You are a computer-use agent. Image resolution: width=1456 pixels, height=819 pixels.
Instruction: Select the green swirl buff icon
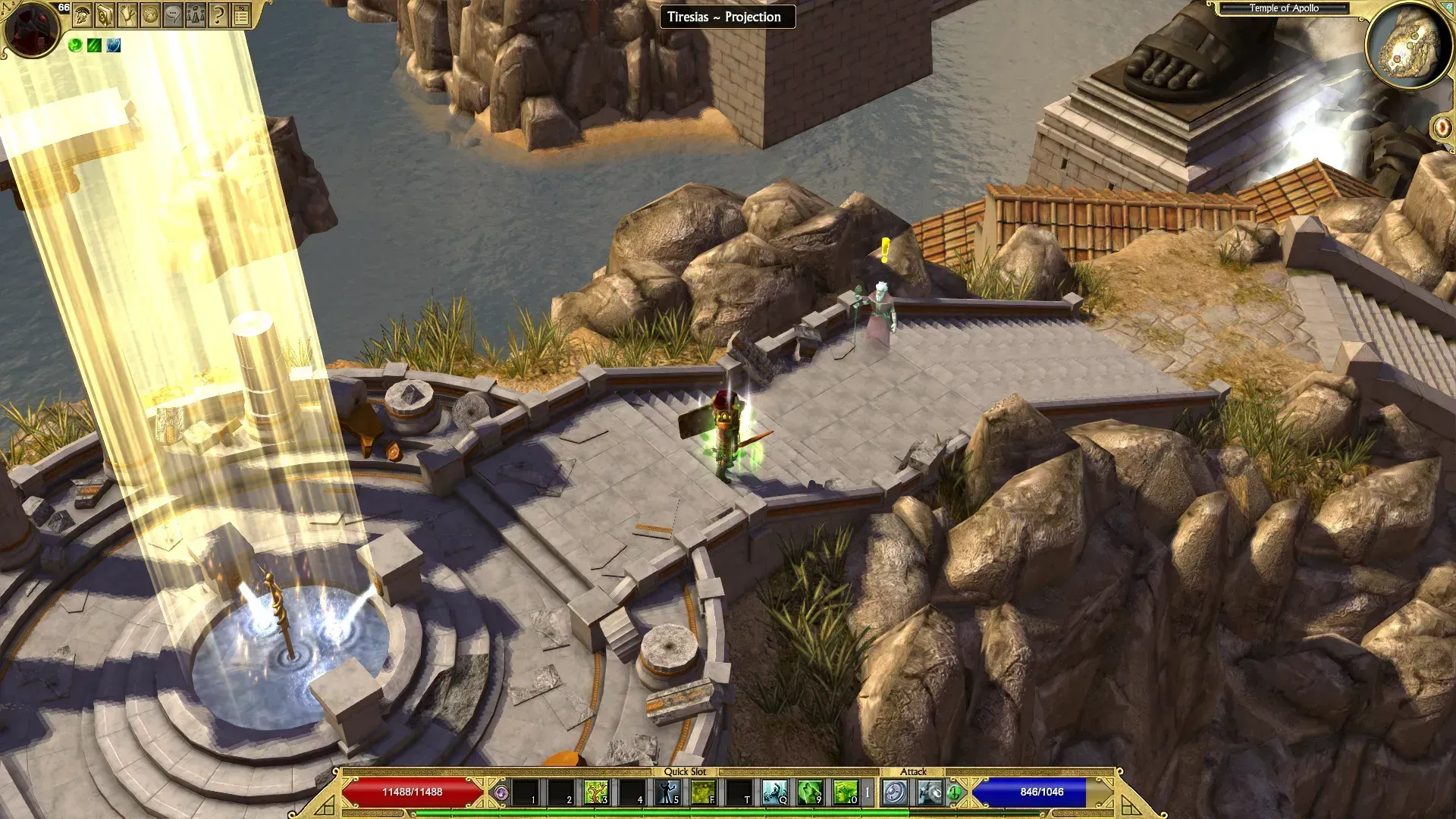click(75, 45)
